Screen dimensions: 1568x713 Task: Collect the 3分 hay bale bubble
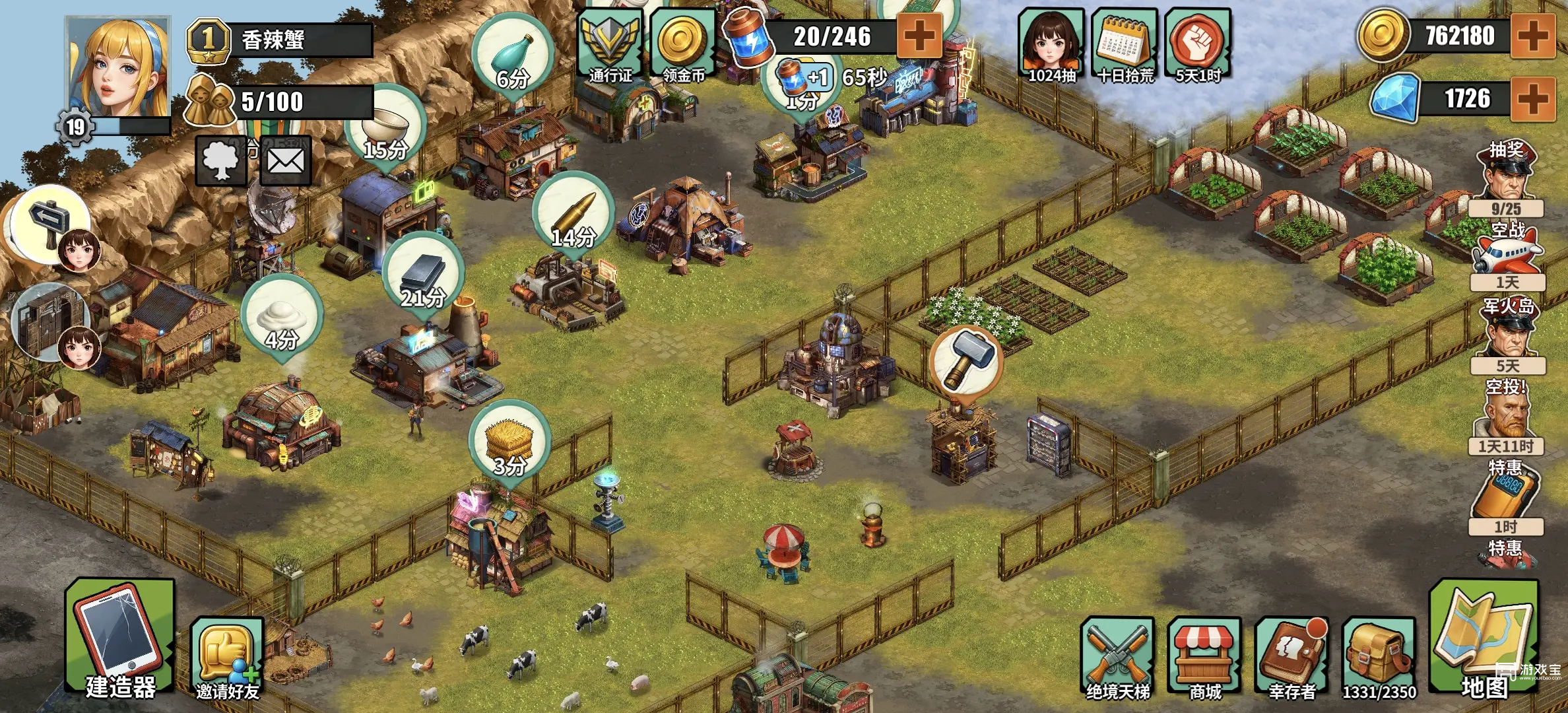(509, 442)
